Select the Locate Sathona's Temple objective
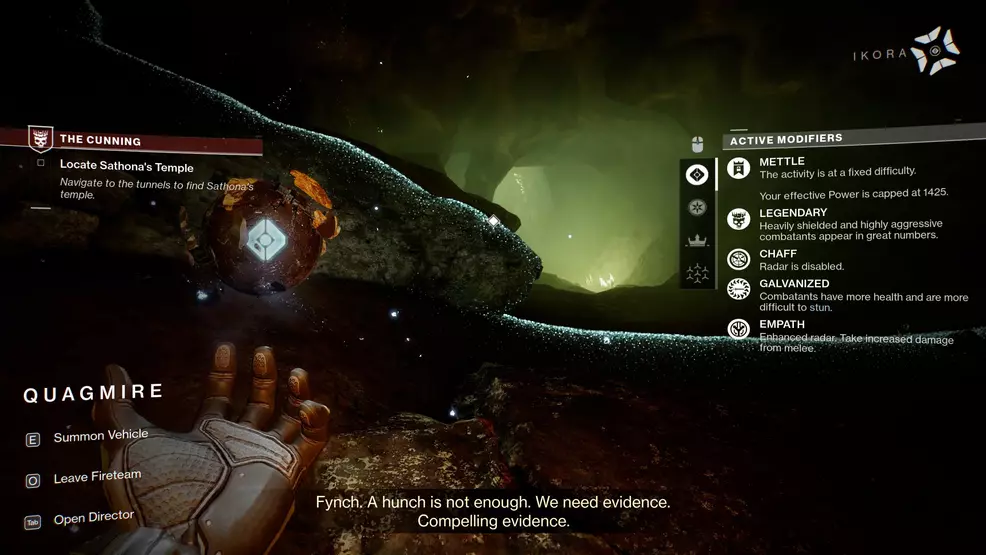986x555 pixels. pos(126,166)
